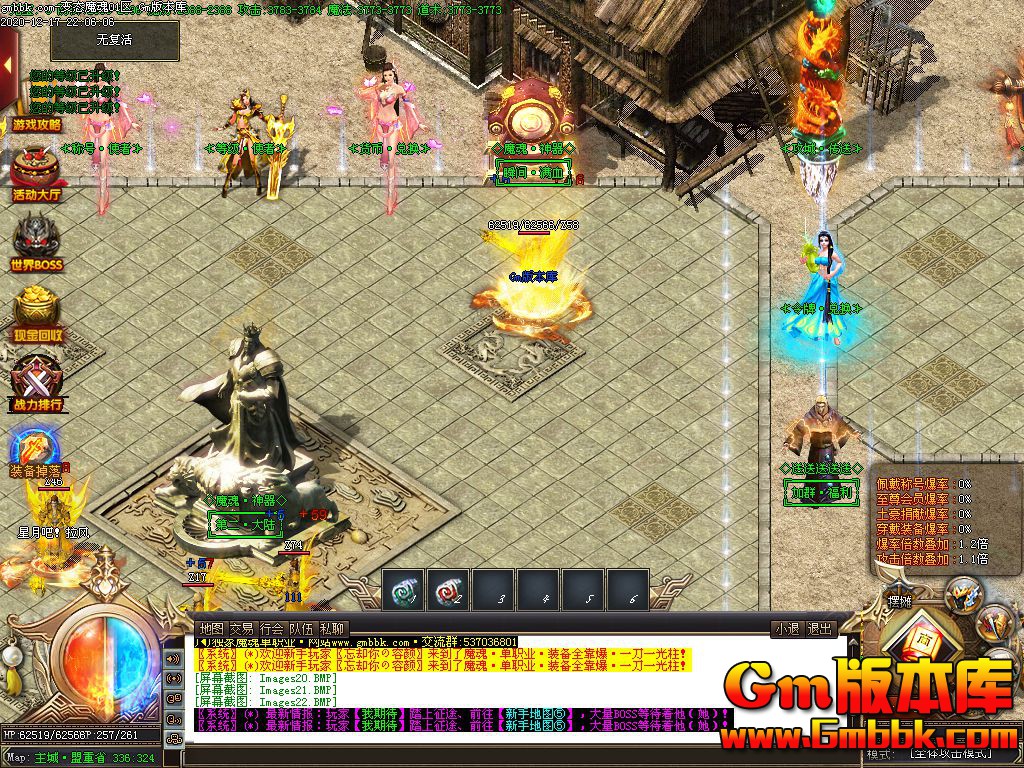Open the 私聊 private chat tab

point(331,628)
